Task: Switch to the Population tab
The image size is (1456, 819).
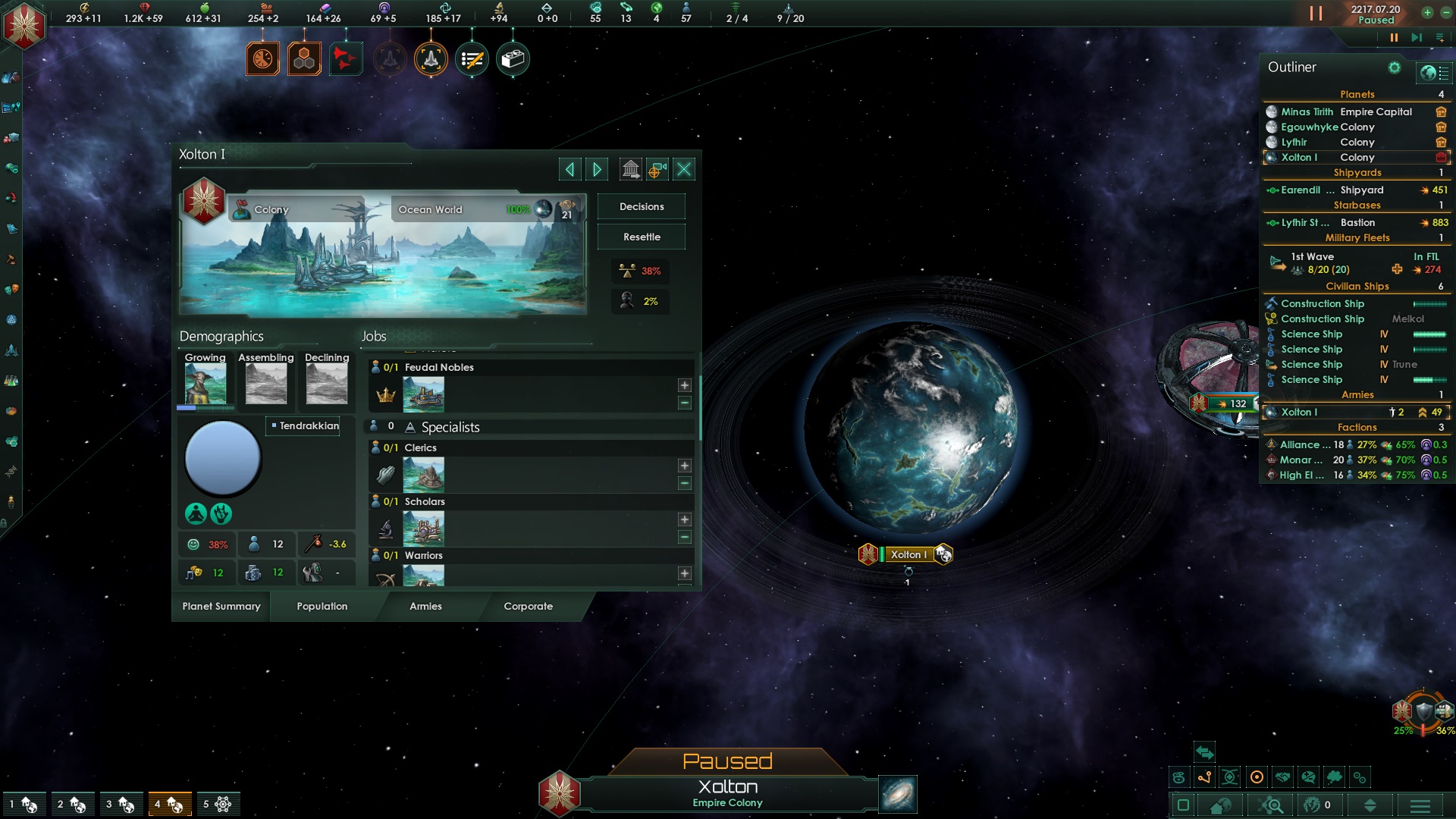Action: [x=322, y=606]
